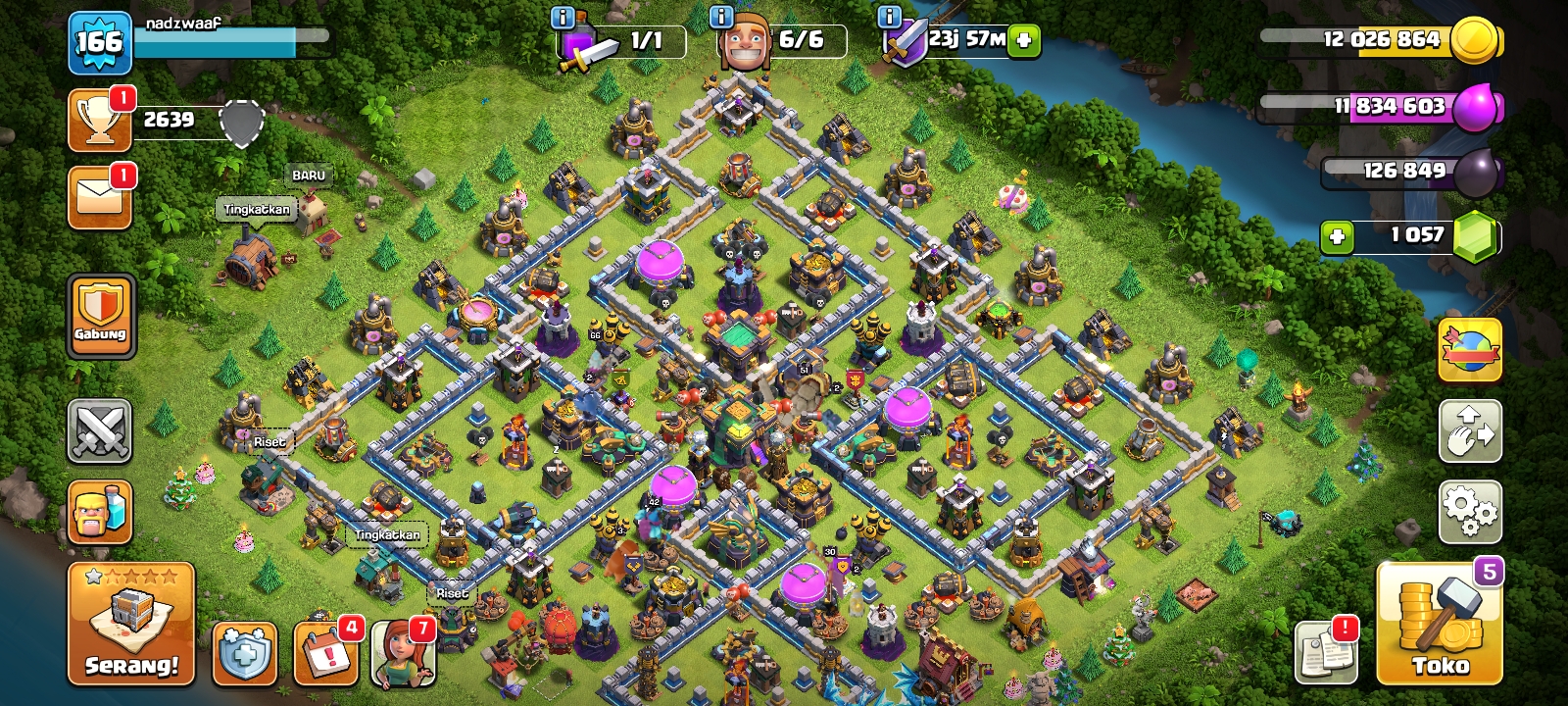Open the settings gears button
The height and width of the screenshot is (706, 1568).
1470,511
